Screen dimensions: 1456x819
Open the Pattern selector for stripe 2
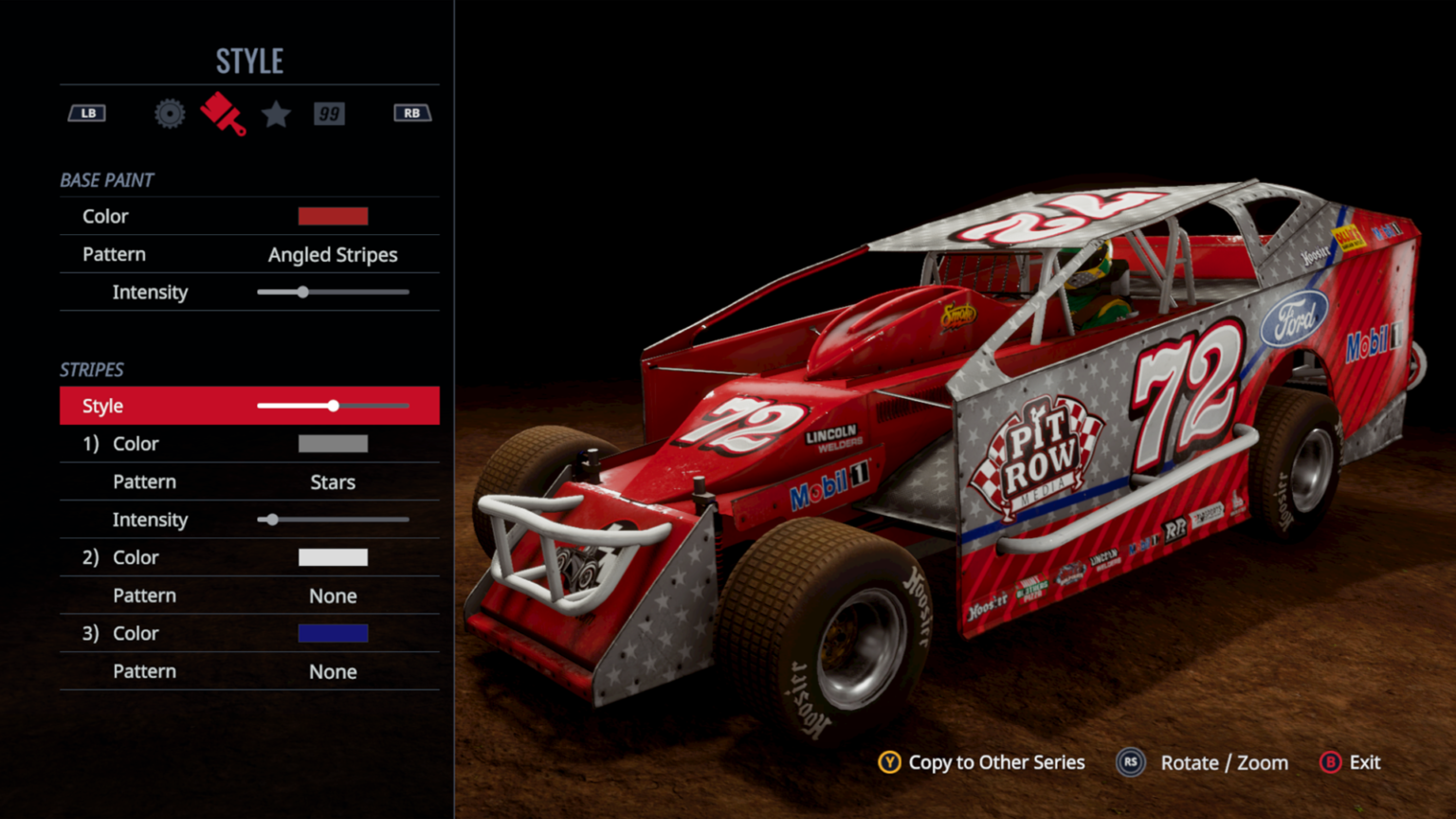(x=333, y=595)
